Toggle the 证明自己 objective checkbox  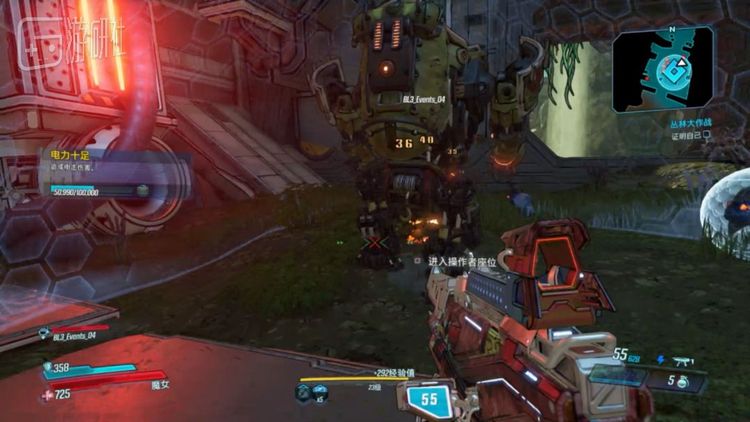point(706,135)
